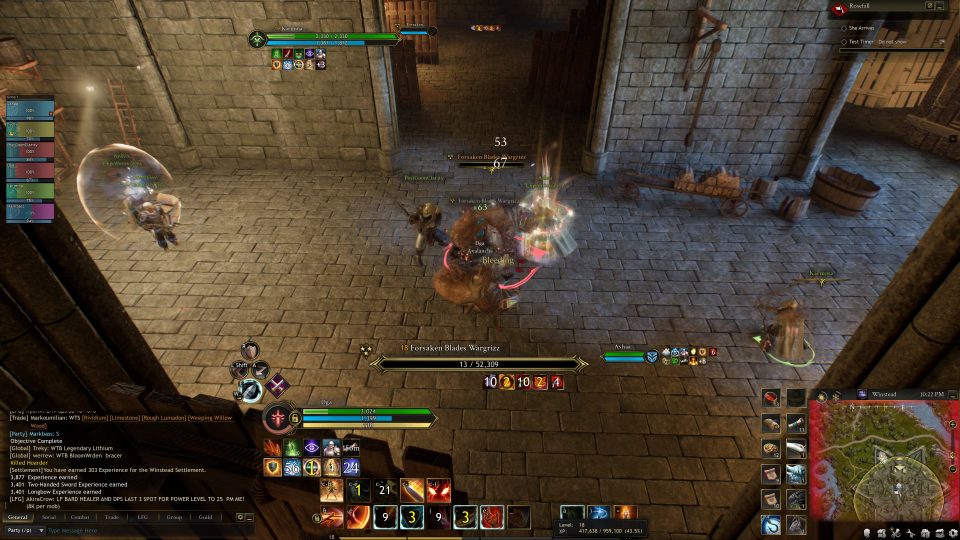Open the Social chat tab

[x=48, y=517]
